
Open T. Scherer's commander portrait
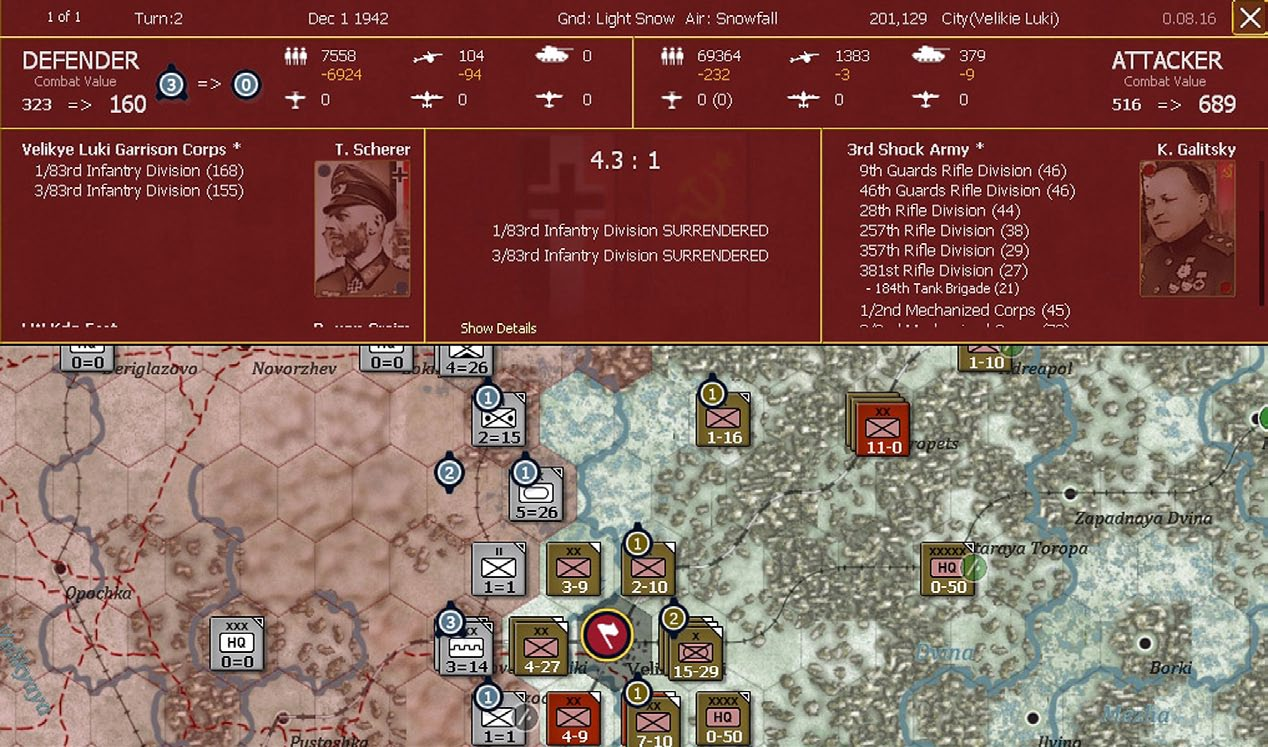tap(362, 229)
